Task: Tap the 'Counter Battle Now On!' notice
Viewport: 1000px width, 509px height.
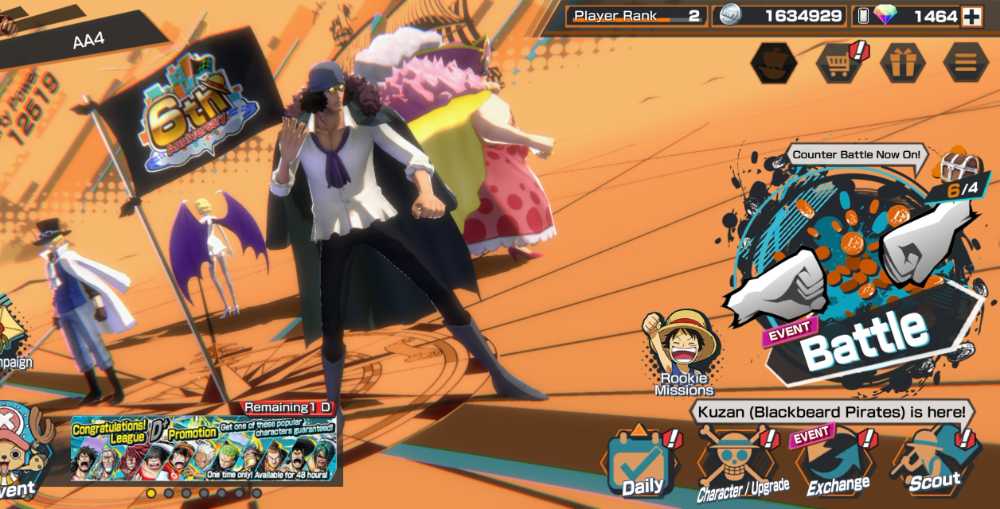Action: coord(857,155)
